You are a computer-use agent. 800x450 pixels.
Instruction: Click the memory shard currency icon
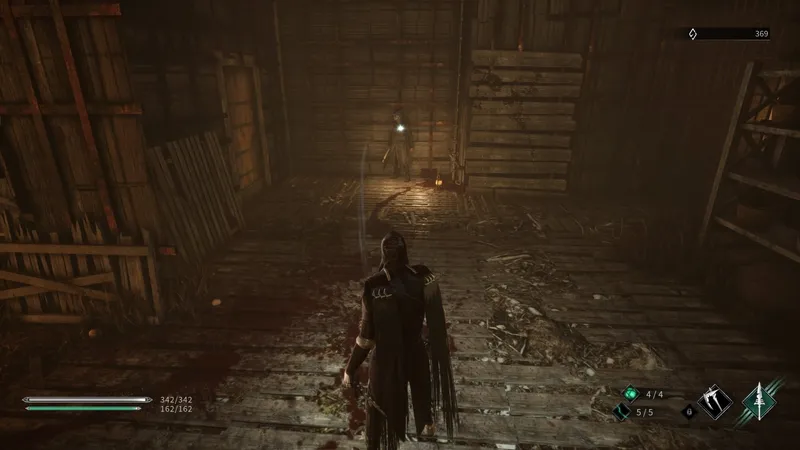pyautogui.click(x=693, y=34)
